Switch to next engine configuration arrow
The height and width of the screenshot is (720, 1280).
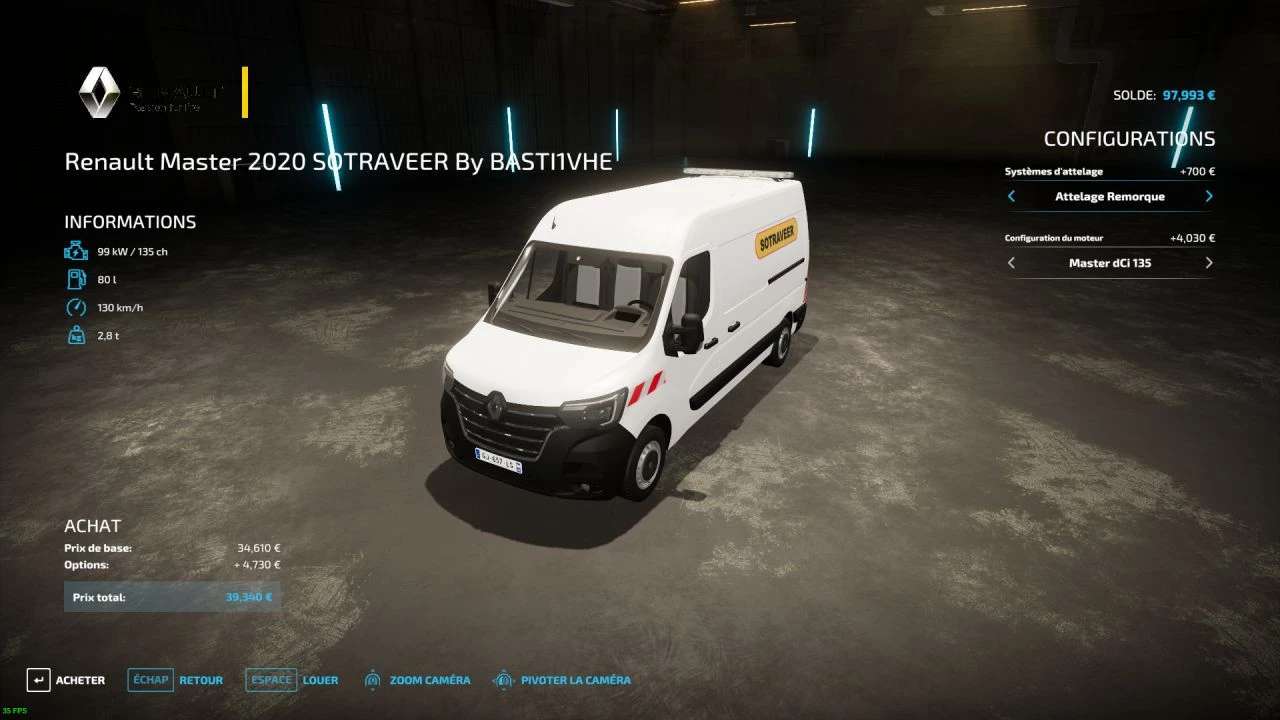[x=1208, y=263]
